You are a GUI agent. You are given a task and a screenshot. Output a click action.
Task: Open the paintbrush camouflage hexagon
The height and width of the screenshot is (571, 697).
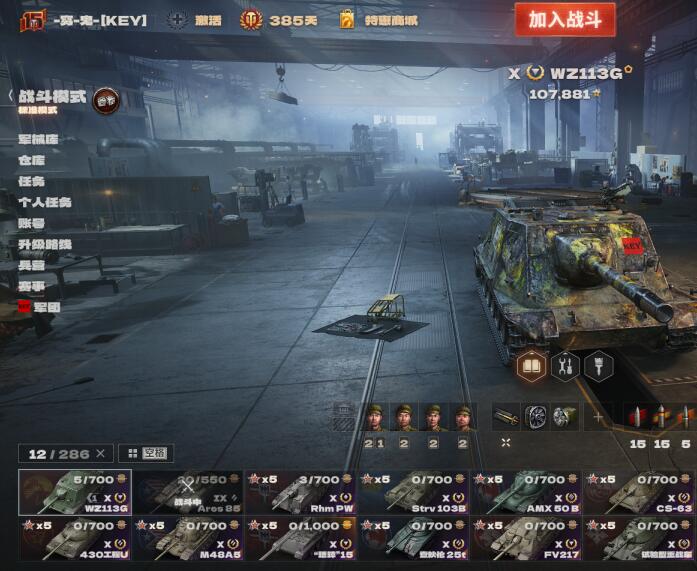coord(598,366)
